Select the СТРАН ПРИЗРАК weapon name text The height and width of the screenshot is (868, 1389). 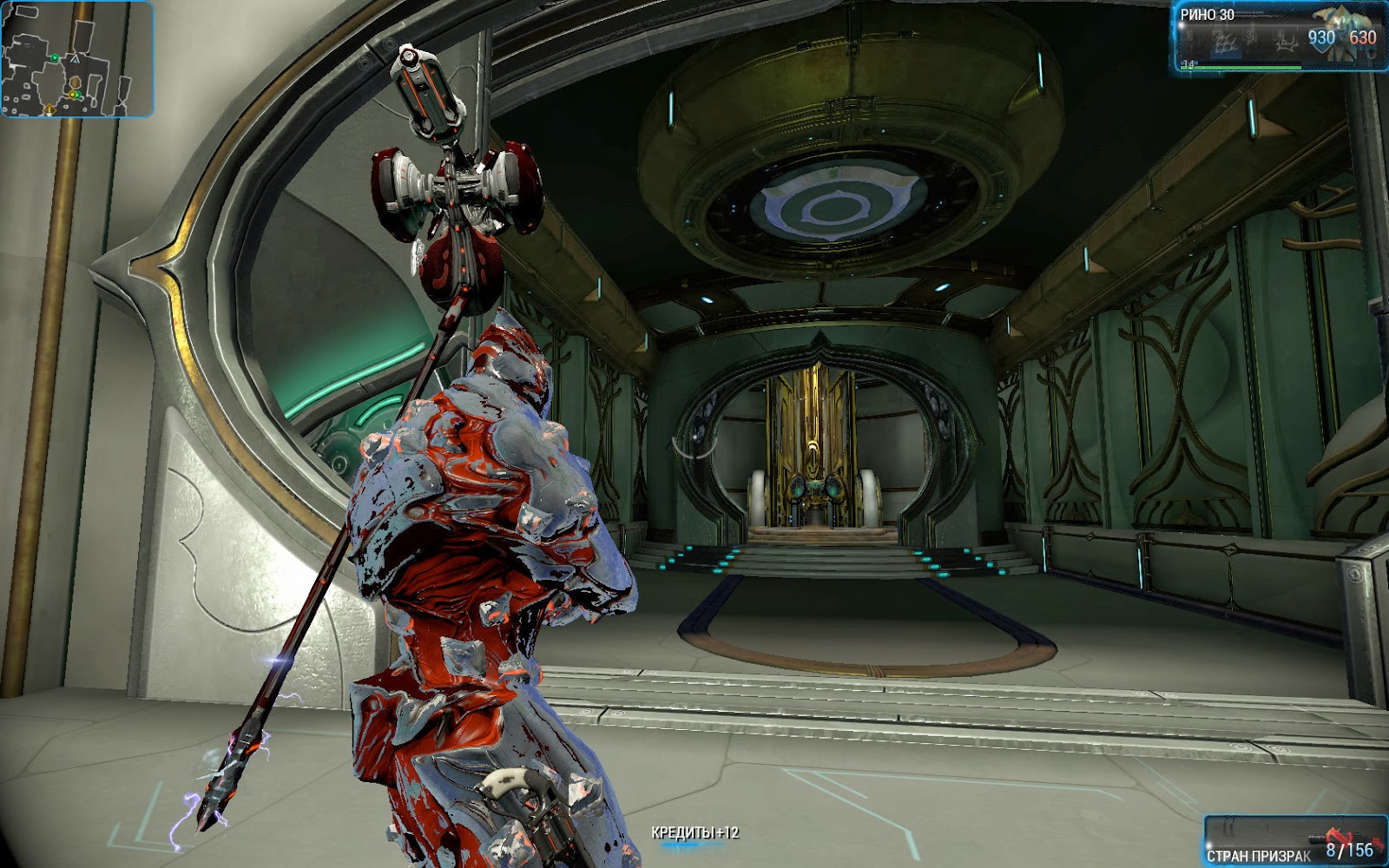click(x=1258, y=854)
